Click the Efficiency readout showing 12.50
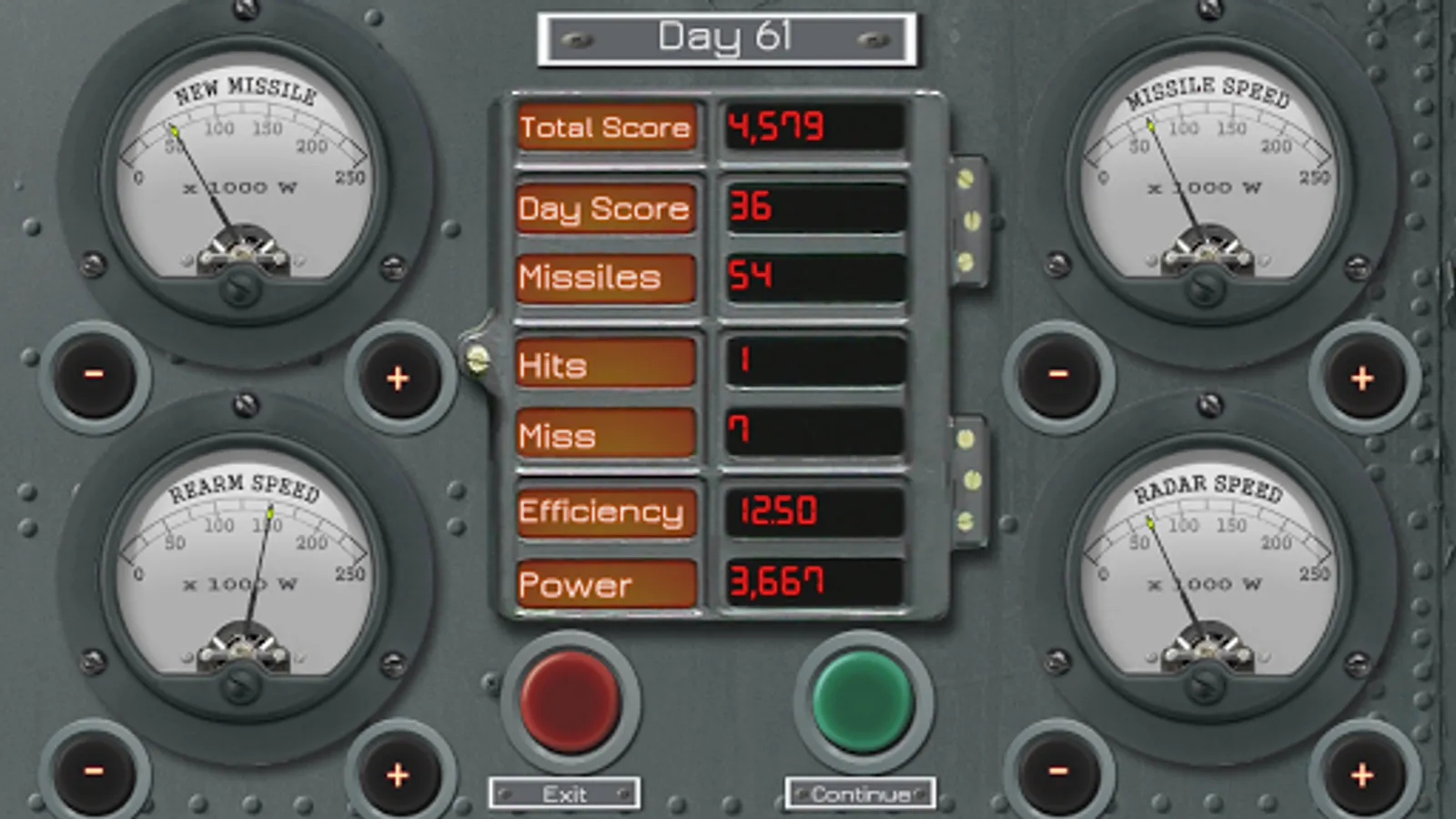This screenshot has height=819, width=1456. coord(813,511)
